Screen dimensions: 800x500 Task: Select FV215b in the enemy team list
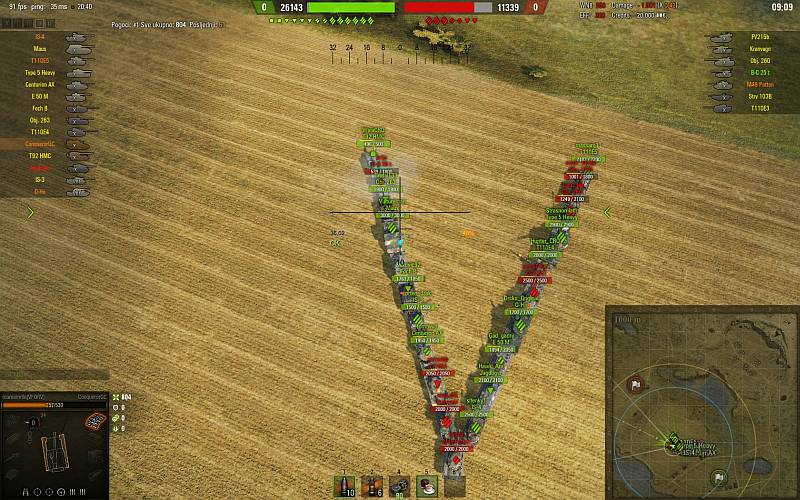(757, 37)
